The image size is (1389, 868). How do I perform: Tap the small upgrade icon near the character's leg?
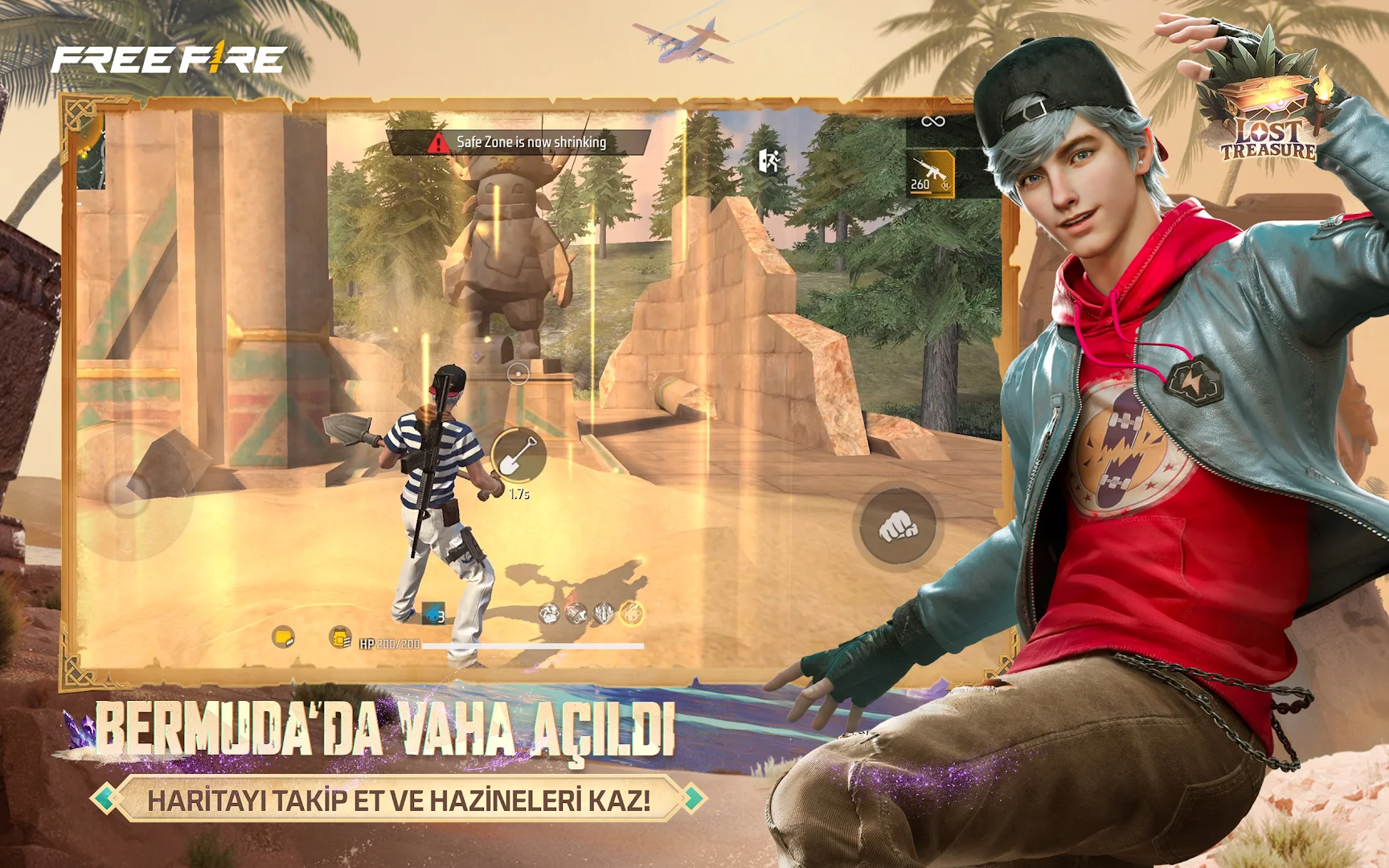tap(549, 613)
